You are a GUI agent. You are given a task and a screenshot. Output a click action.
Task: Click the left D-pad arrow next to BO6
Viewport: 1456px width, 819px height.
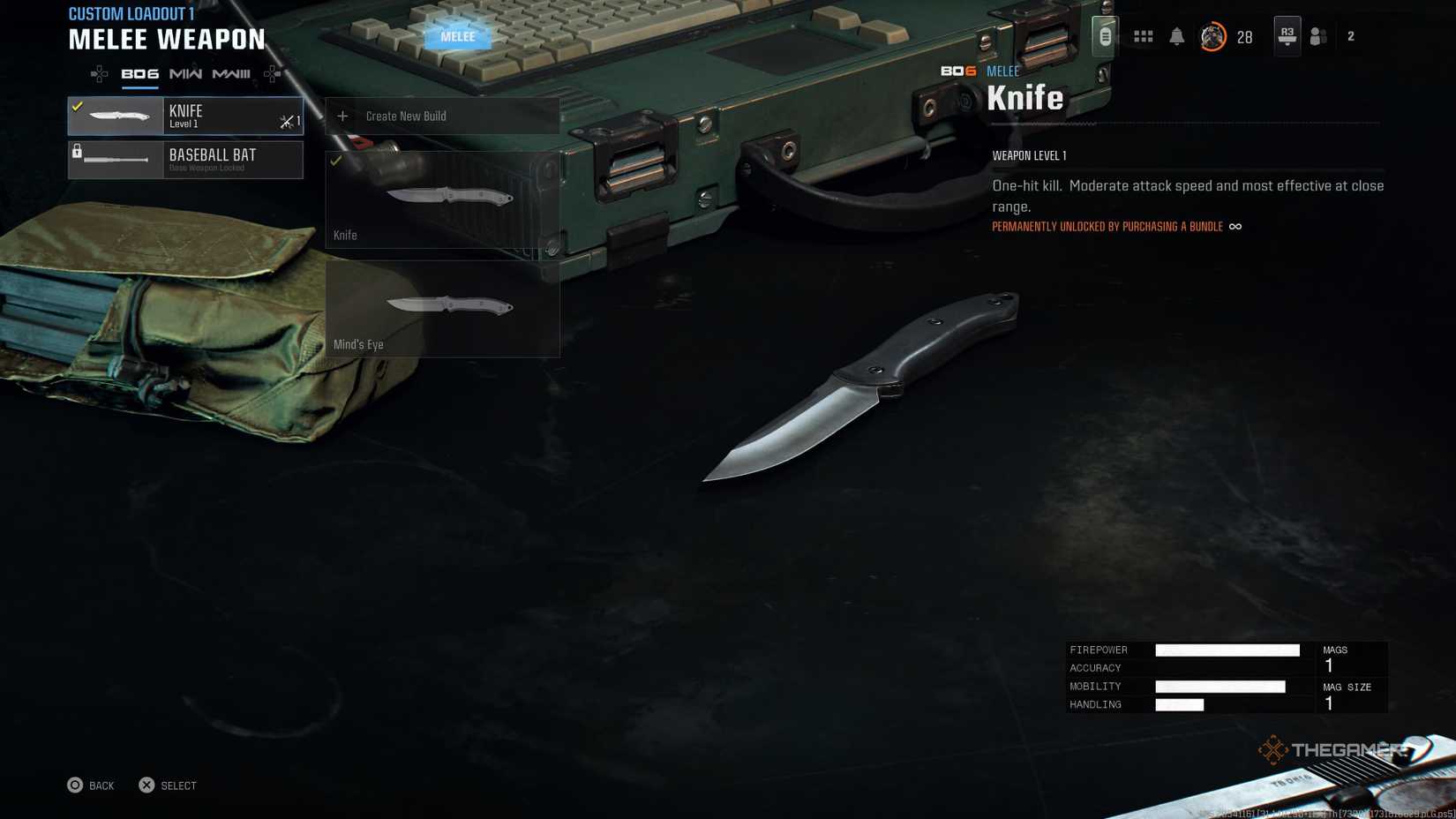[97, 74]
